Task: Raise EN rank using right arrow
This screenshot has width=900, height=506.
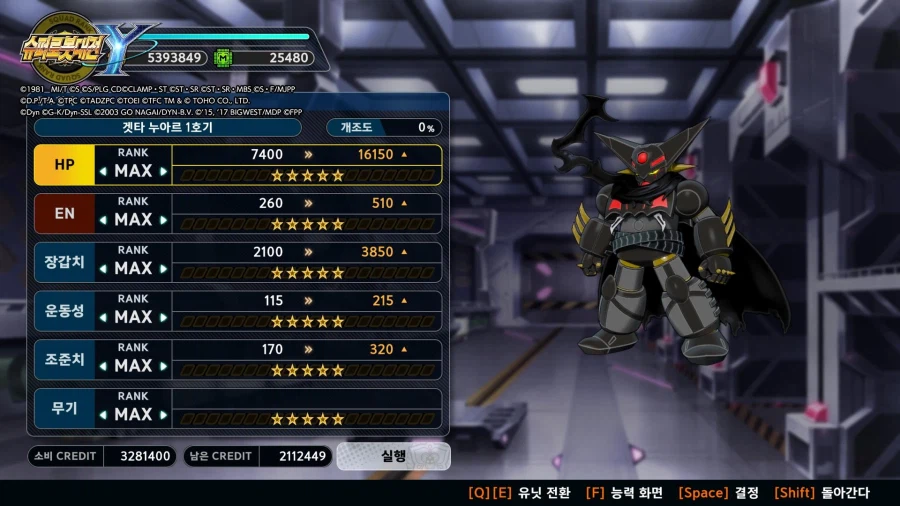Action: tap(163, 221)
